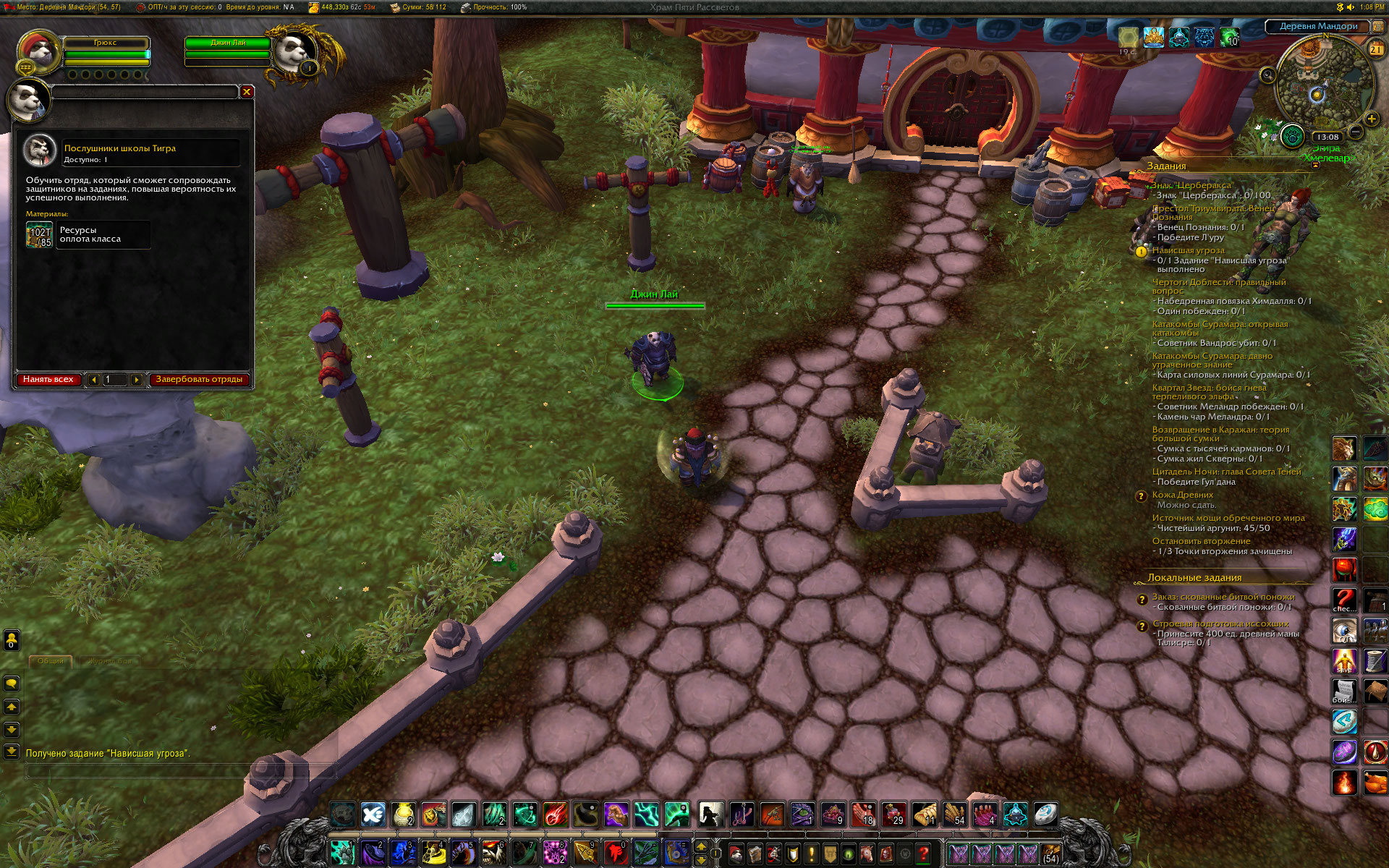This screenshot has width=1389, height=868.
Task: Zoom in on the minimap
Action: pos(1371,119)
